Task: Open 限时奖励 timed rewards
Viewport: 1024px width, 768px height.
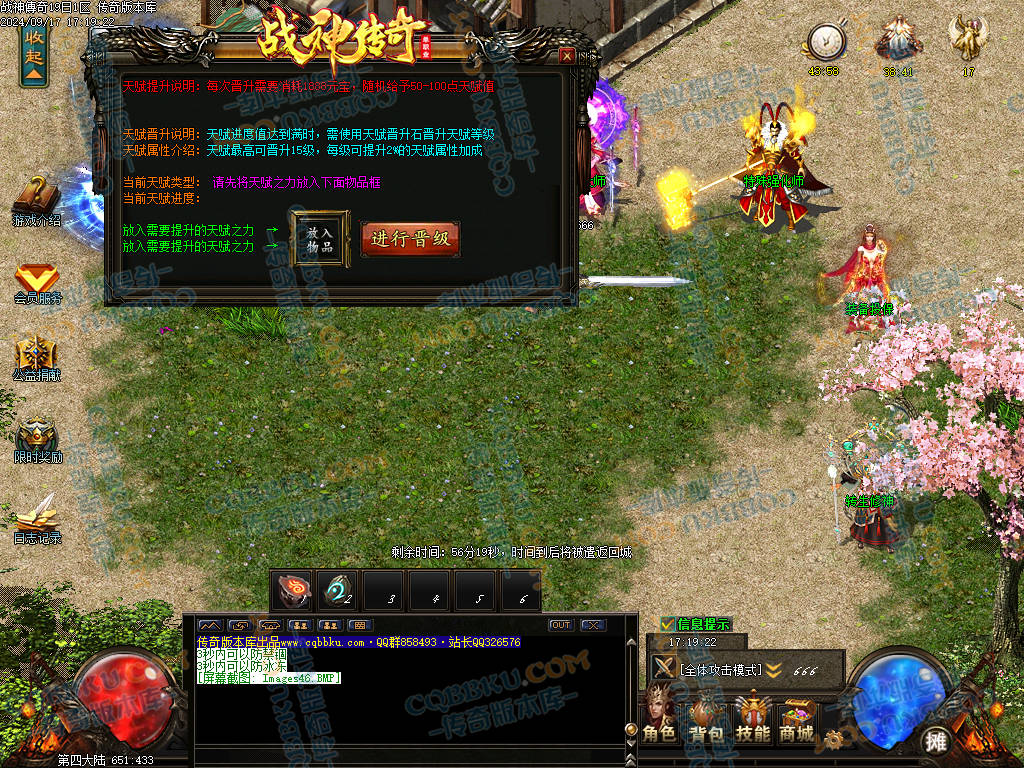Action: click(x=37, y=439)
